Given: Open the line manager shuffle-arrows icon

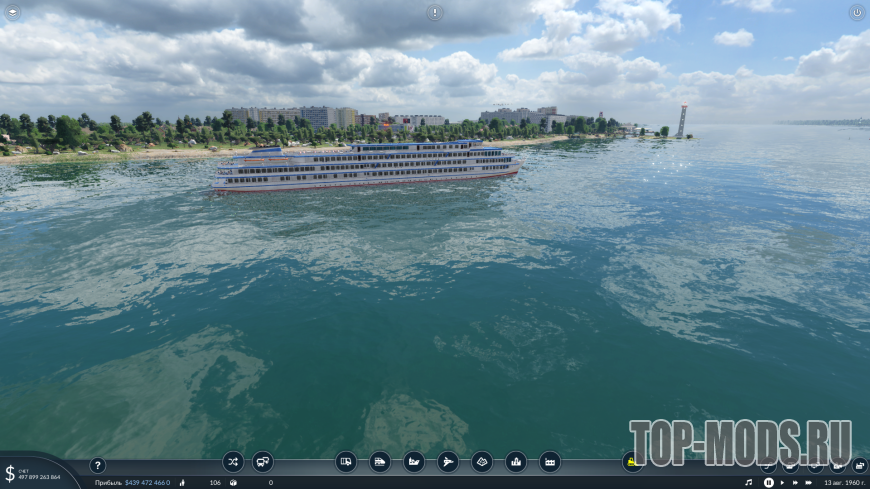Looking at the screenshot, I should point(233,462).
